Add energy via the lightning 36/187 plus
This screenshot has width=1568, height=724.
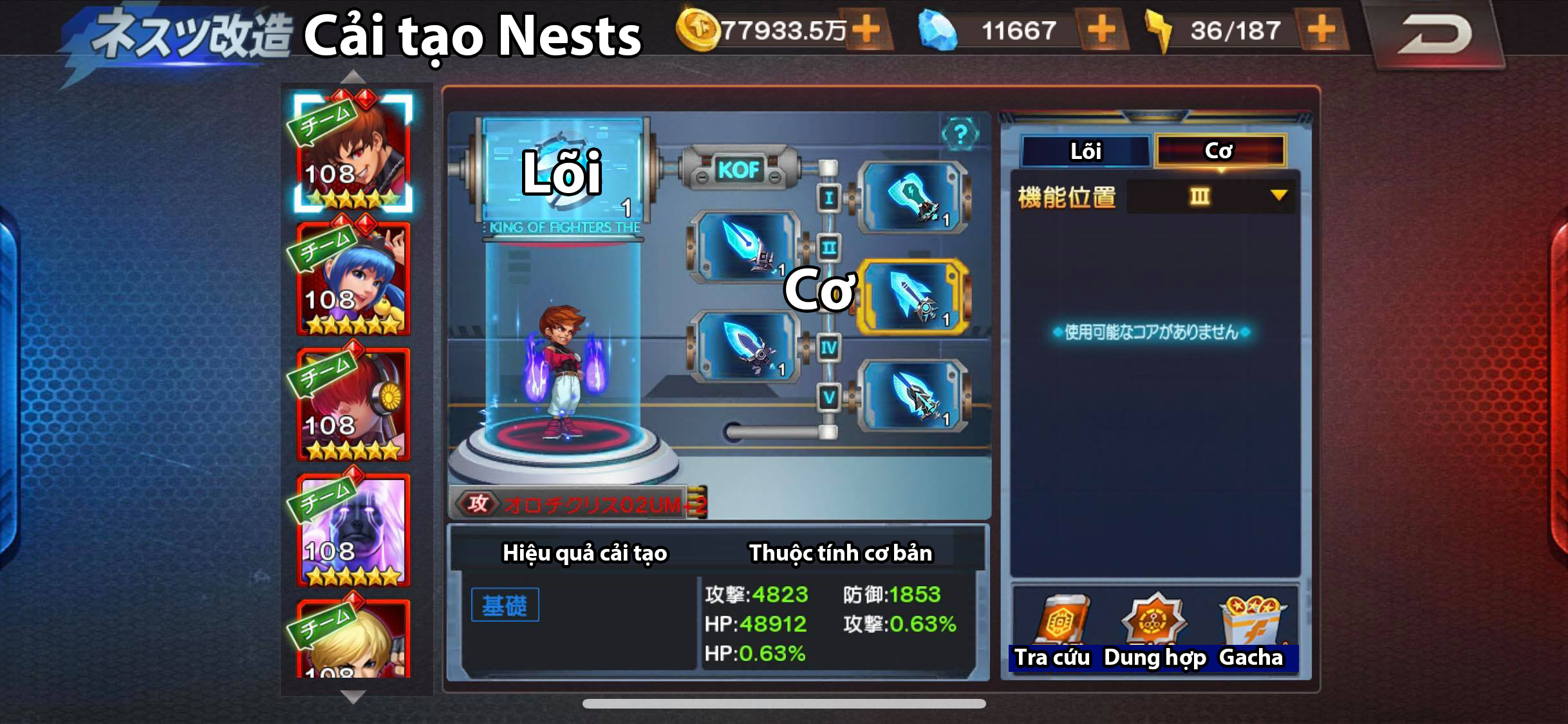click(1320, 29)
